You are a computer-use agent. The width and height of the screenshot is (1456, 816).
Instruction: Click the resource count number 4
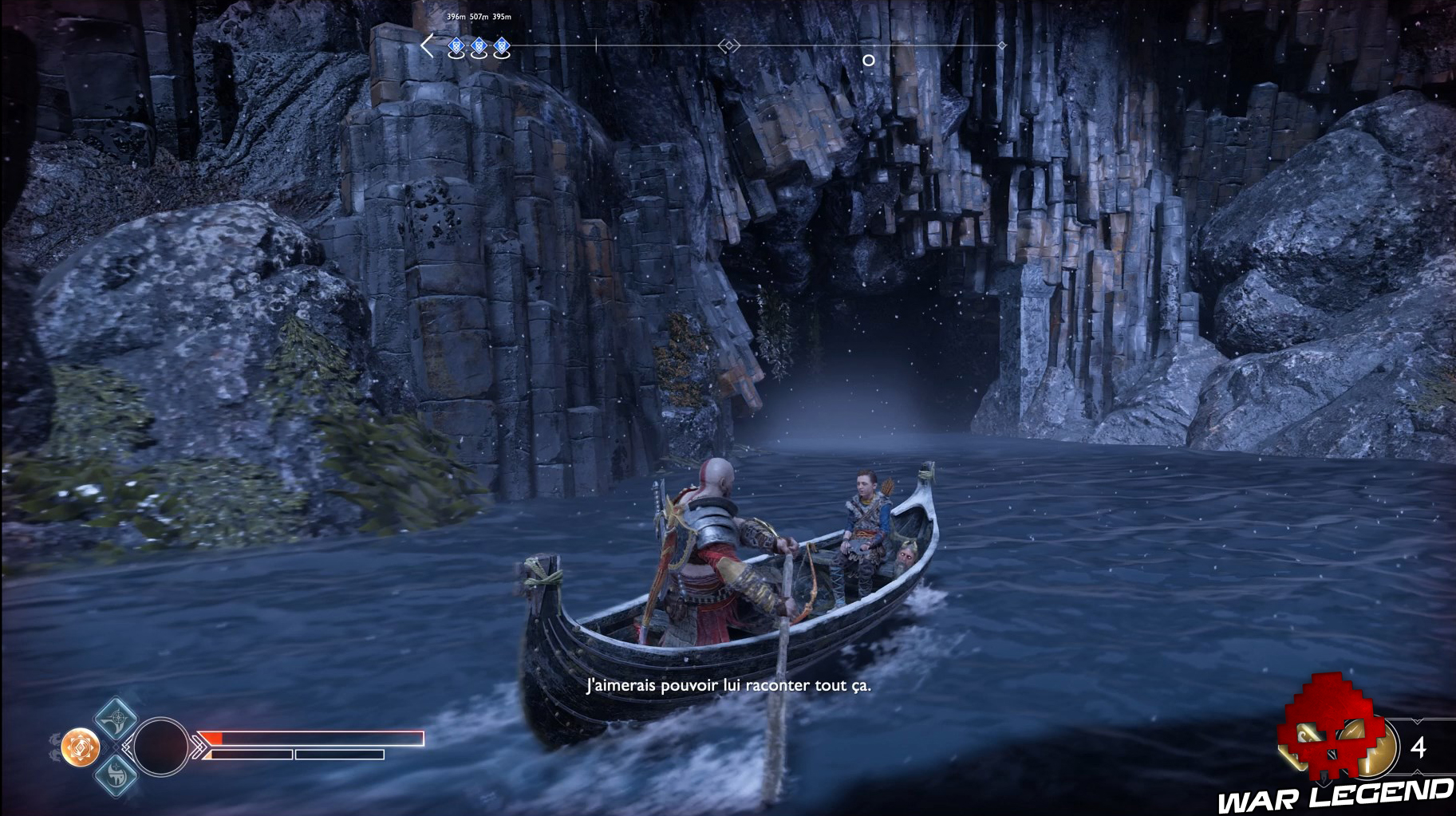click(1419, 747)
